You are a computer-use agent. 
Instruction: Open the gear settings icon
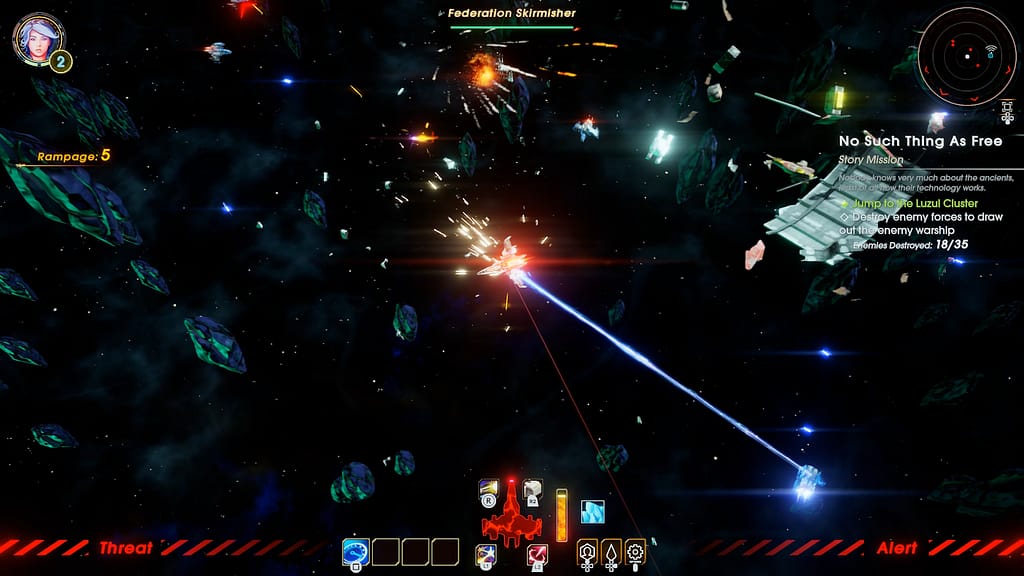[635, 551]
